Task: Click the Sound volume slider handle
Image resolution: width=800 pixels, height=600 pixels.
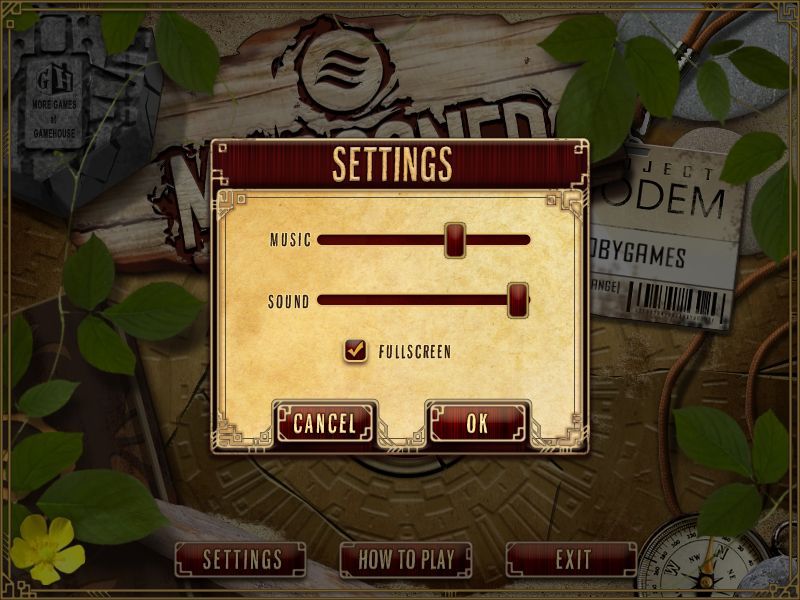Action: coord(518,300)
